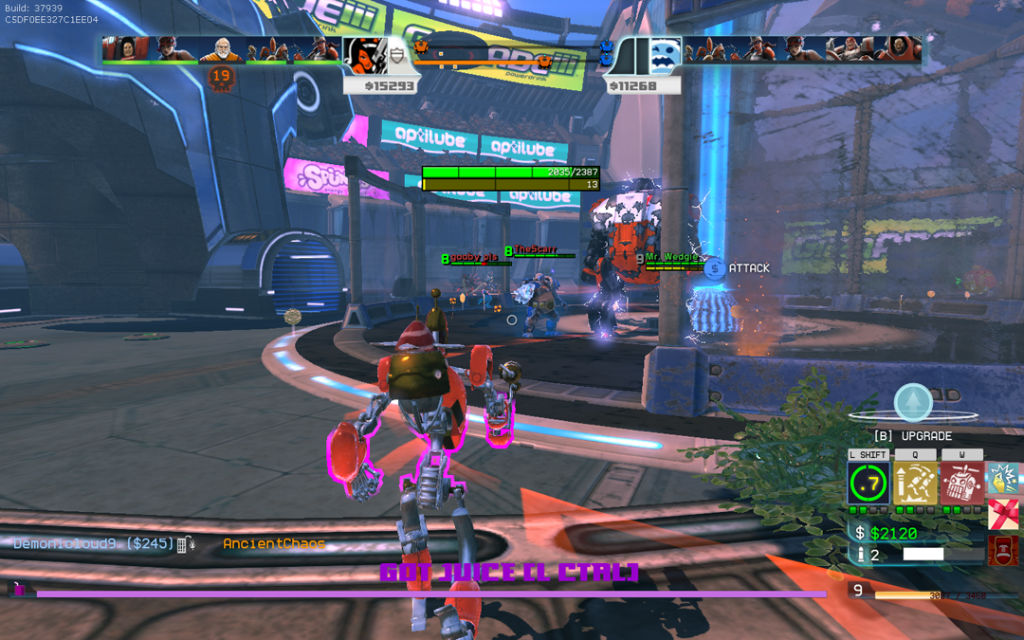The height and width of the screenshot is (640, 1024).
Task: Click the upgrade arrow icon
Action: pyautogui.click(x=912, y=403)
